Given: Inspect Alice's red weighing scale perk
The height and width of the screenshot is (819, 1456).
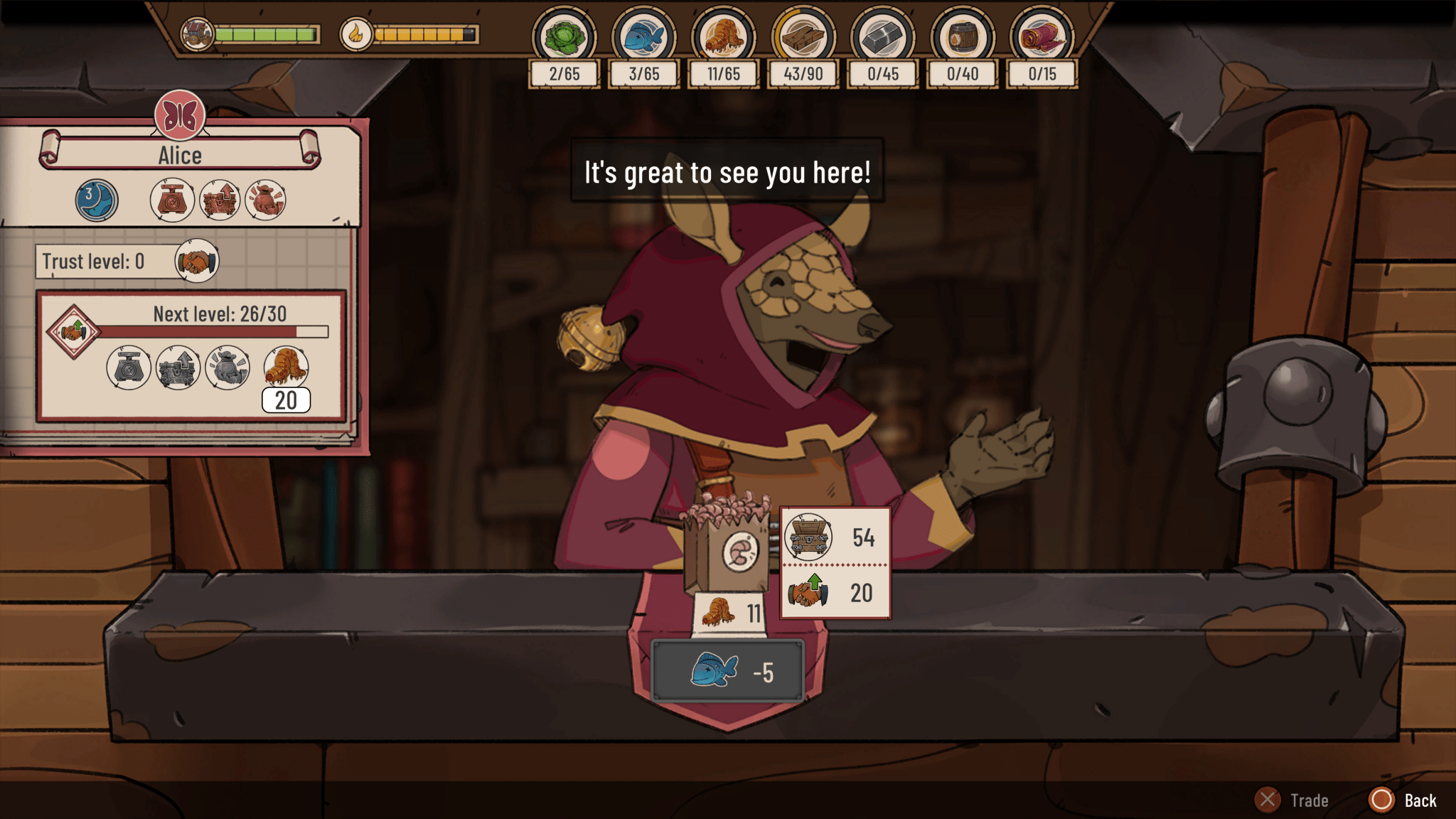Looking at the screenshot, I should pos(172,200).
